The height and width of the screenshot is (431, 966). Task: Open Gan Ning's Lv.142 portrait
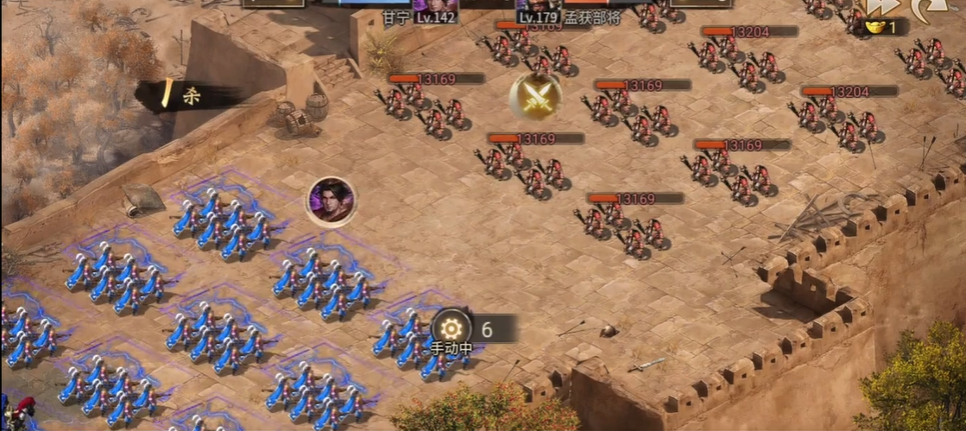[434, 8]
